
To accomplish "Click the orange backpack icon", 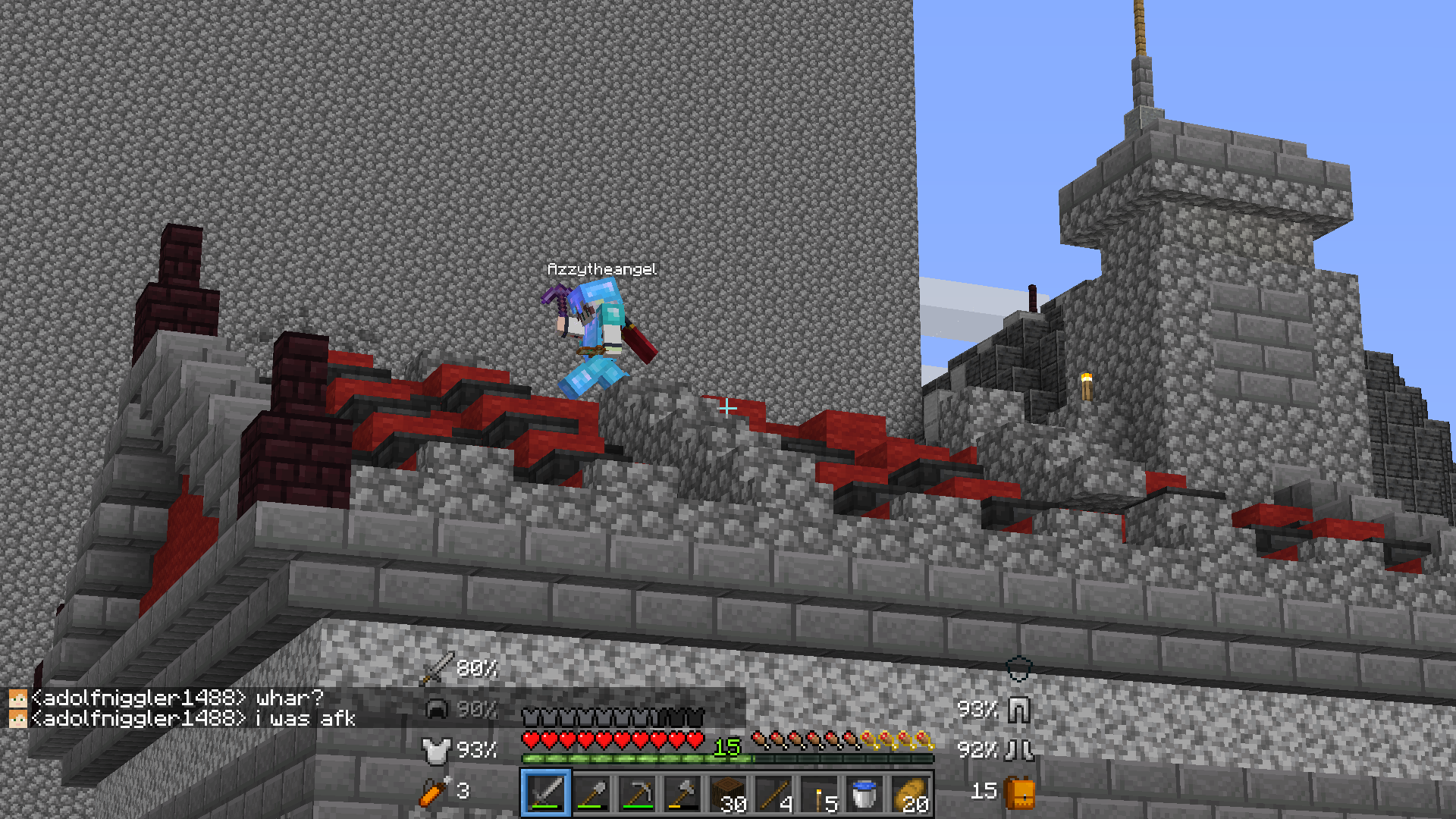I will [x=1020, y=793].
